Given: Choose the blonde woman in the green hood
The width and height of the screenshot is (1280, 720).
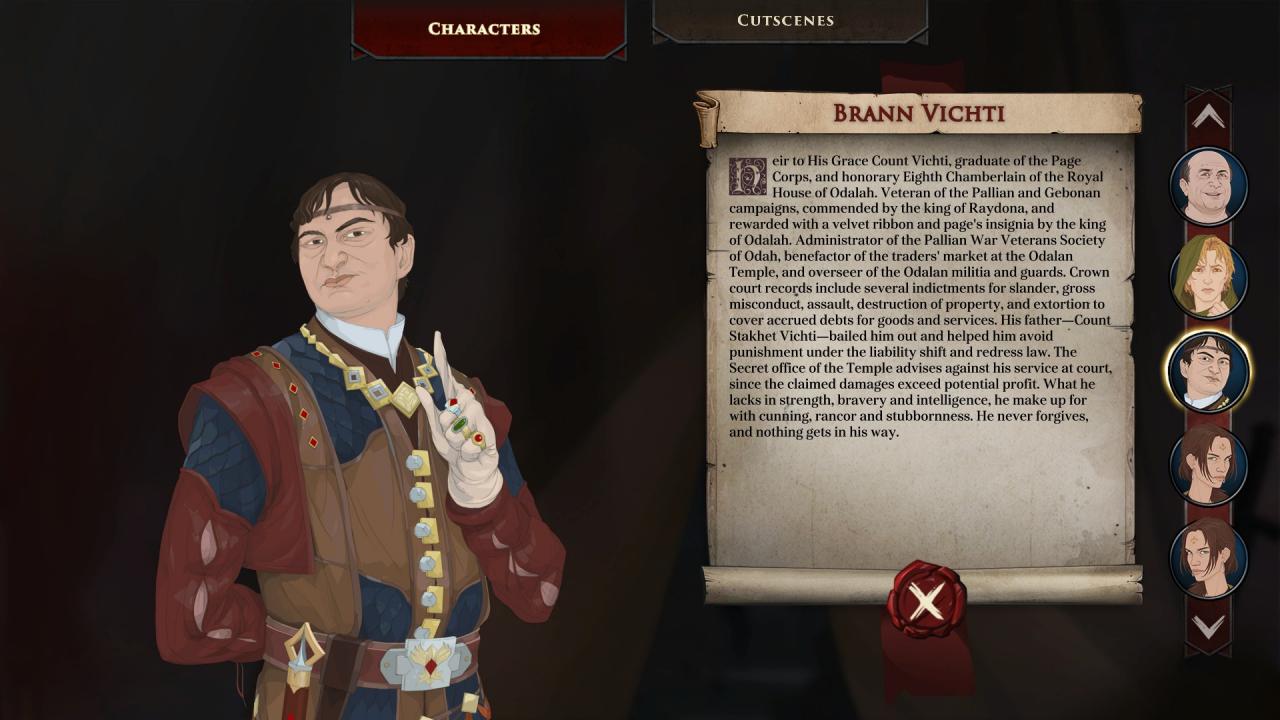Looking at the screenshot, I should pos(1208,278).
